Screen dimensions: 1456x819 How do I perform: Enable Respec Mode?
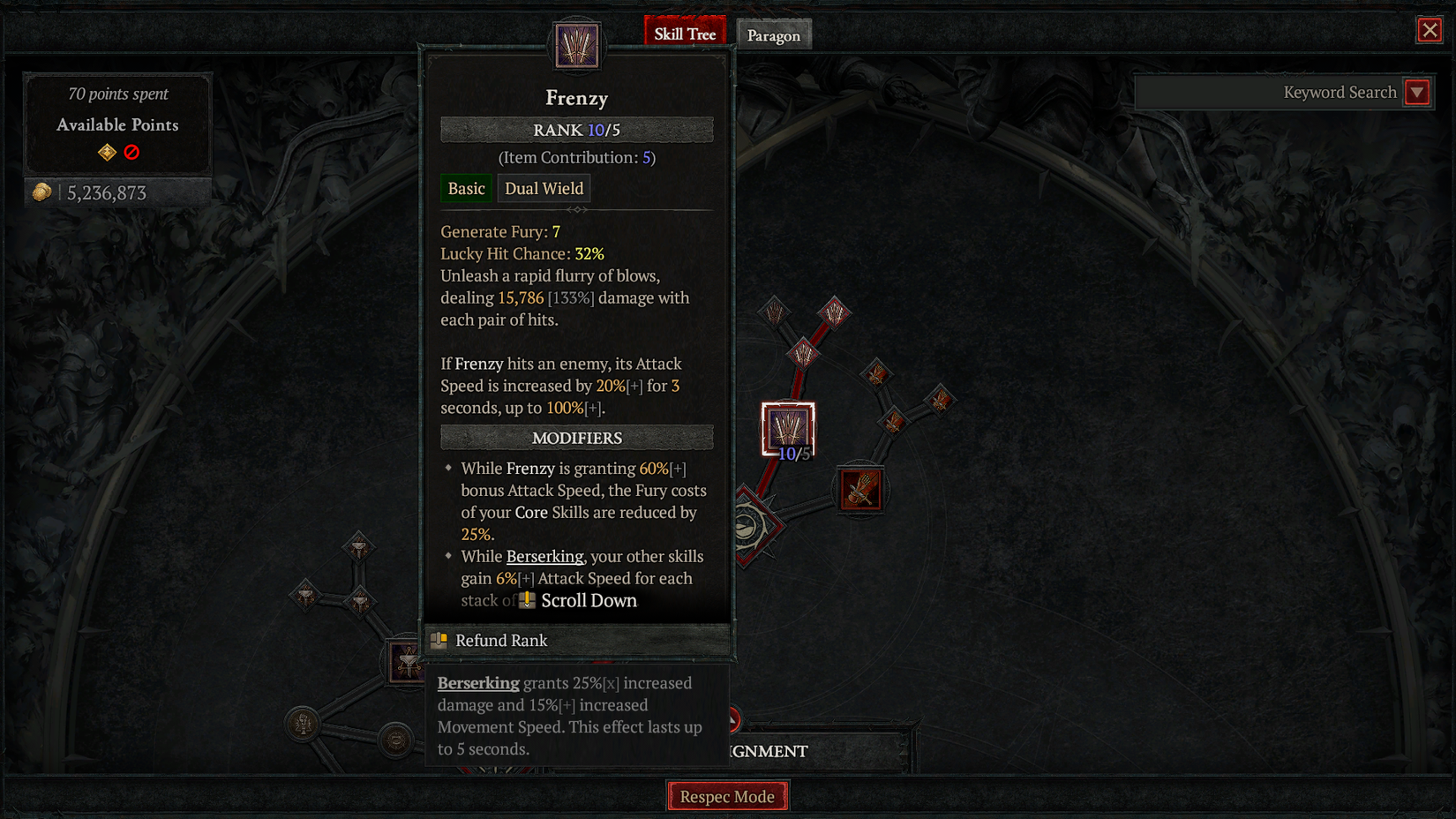(x=727, y=795)
